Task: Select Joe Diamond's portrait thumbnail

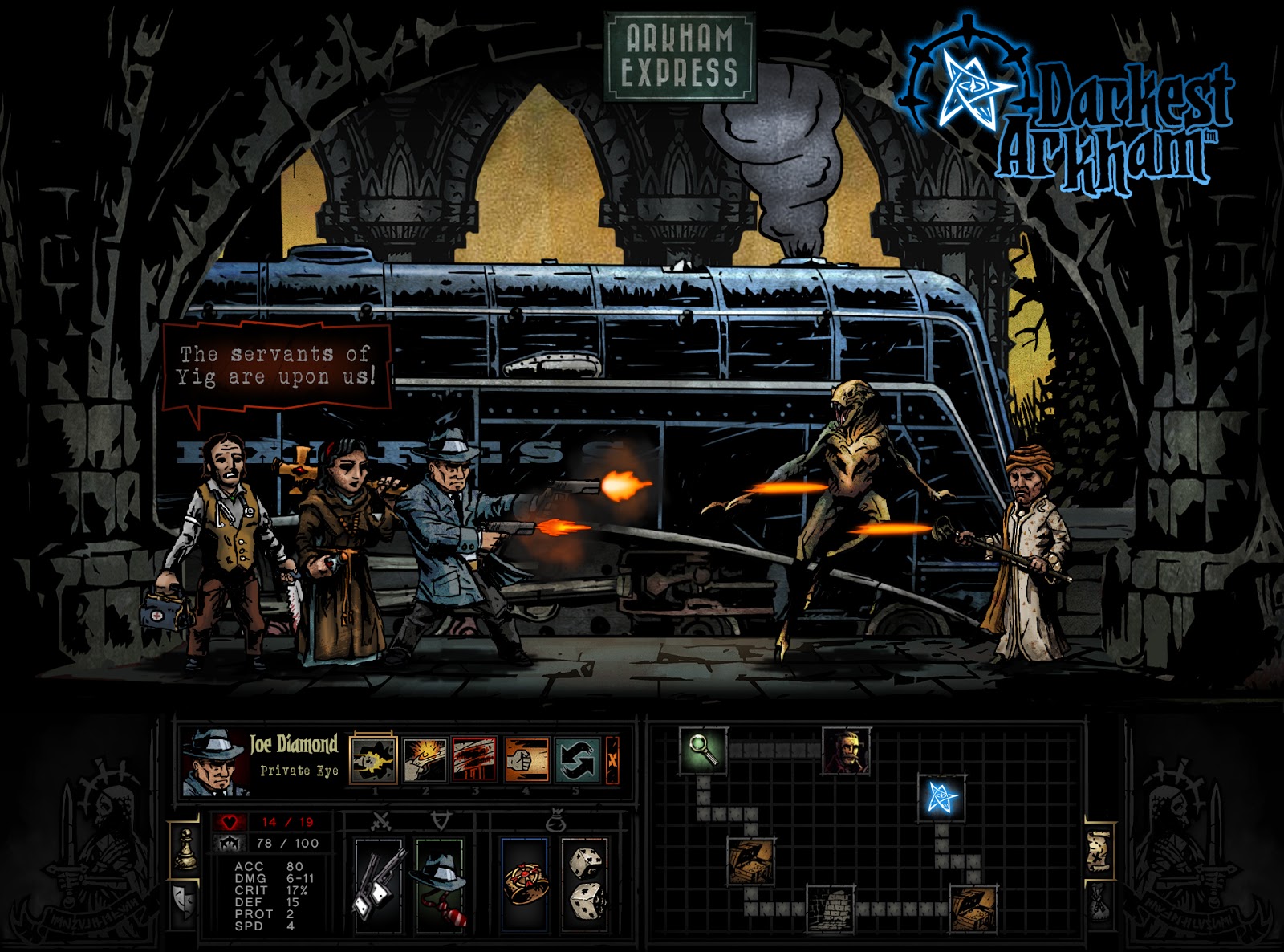Action: (x=210, y=759)
